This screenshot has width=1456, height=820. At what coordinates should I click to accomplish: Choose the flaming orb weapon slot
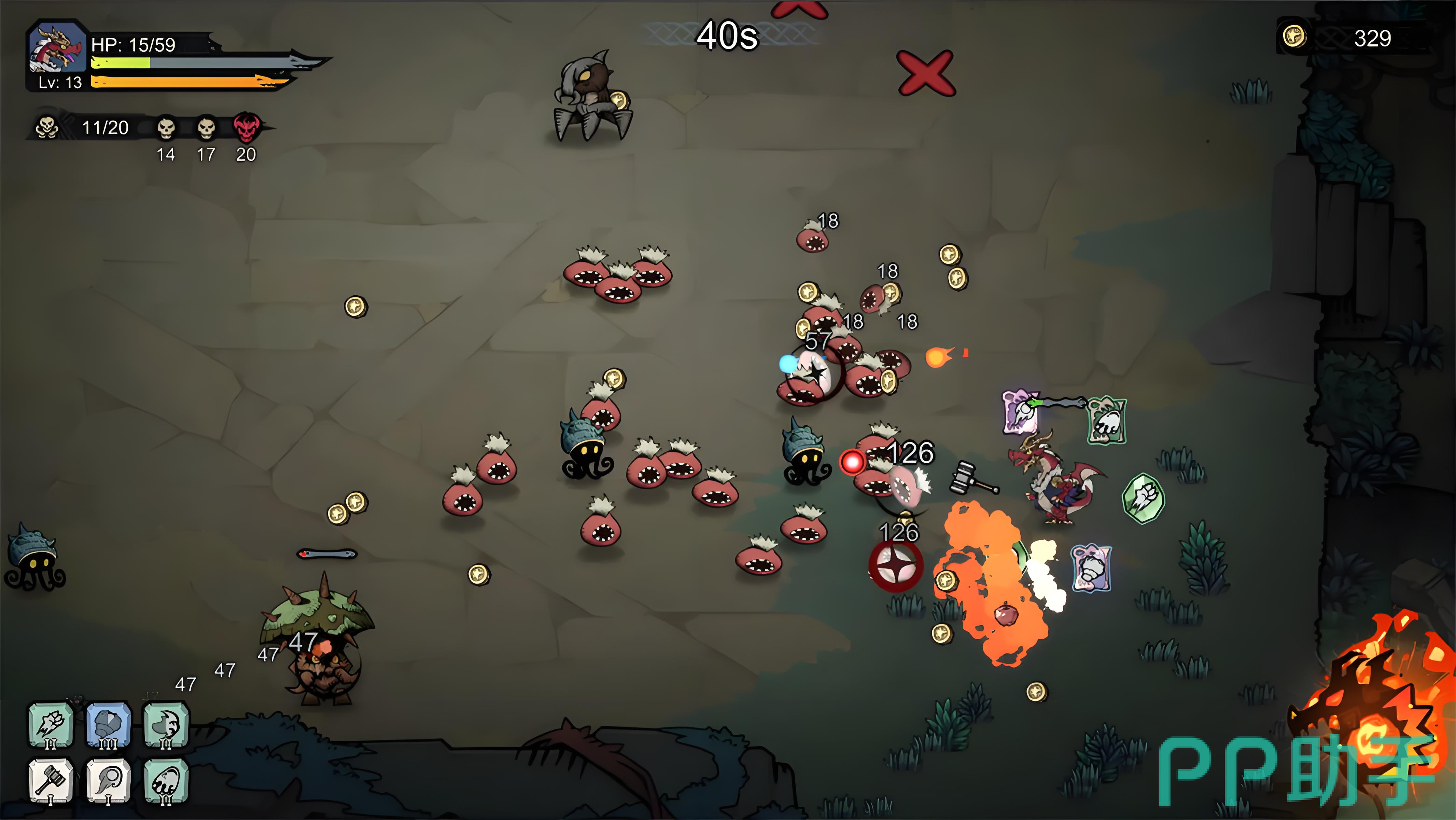(109, 781)
